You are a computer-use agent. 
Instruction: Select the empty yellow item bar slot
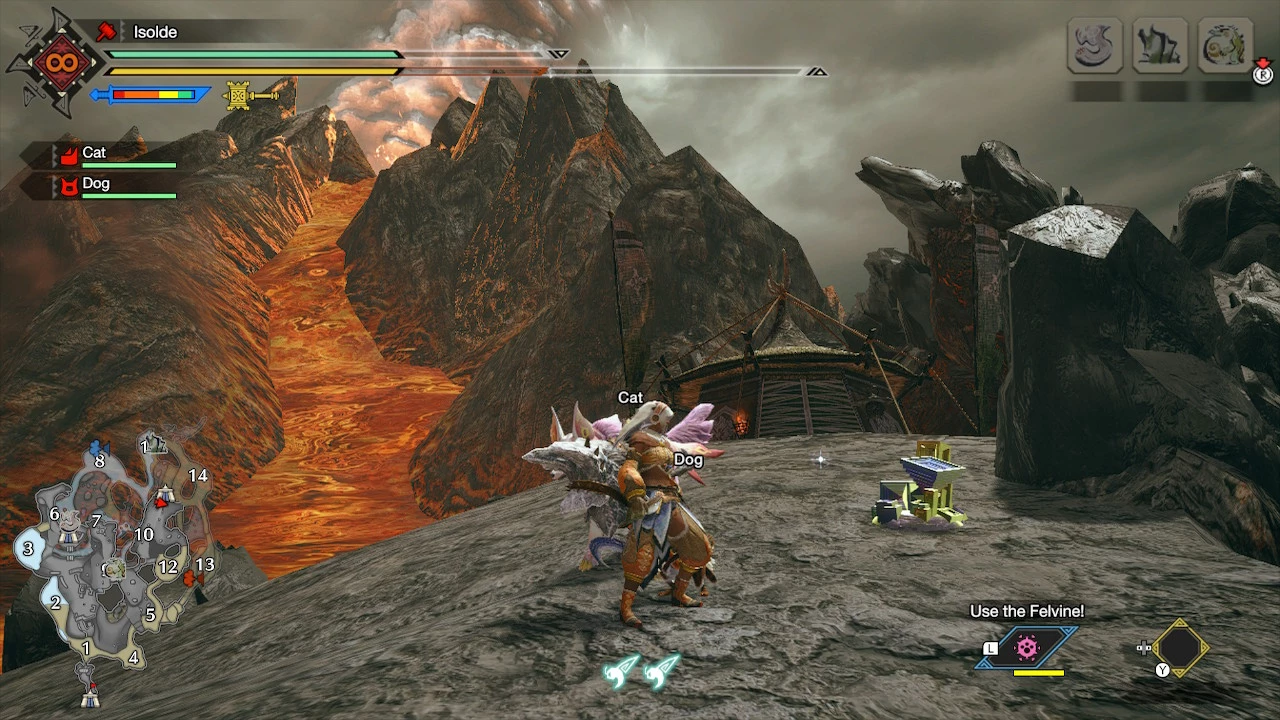tap(1180, 648)
